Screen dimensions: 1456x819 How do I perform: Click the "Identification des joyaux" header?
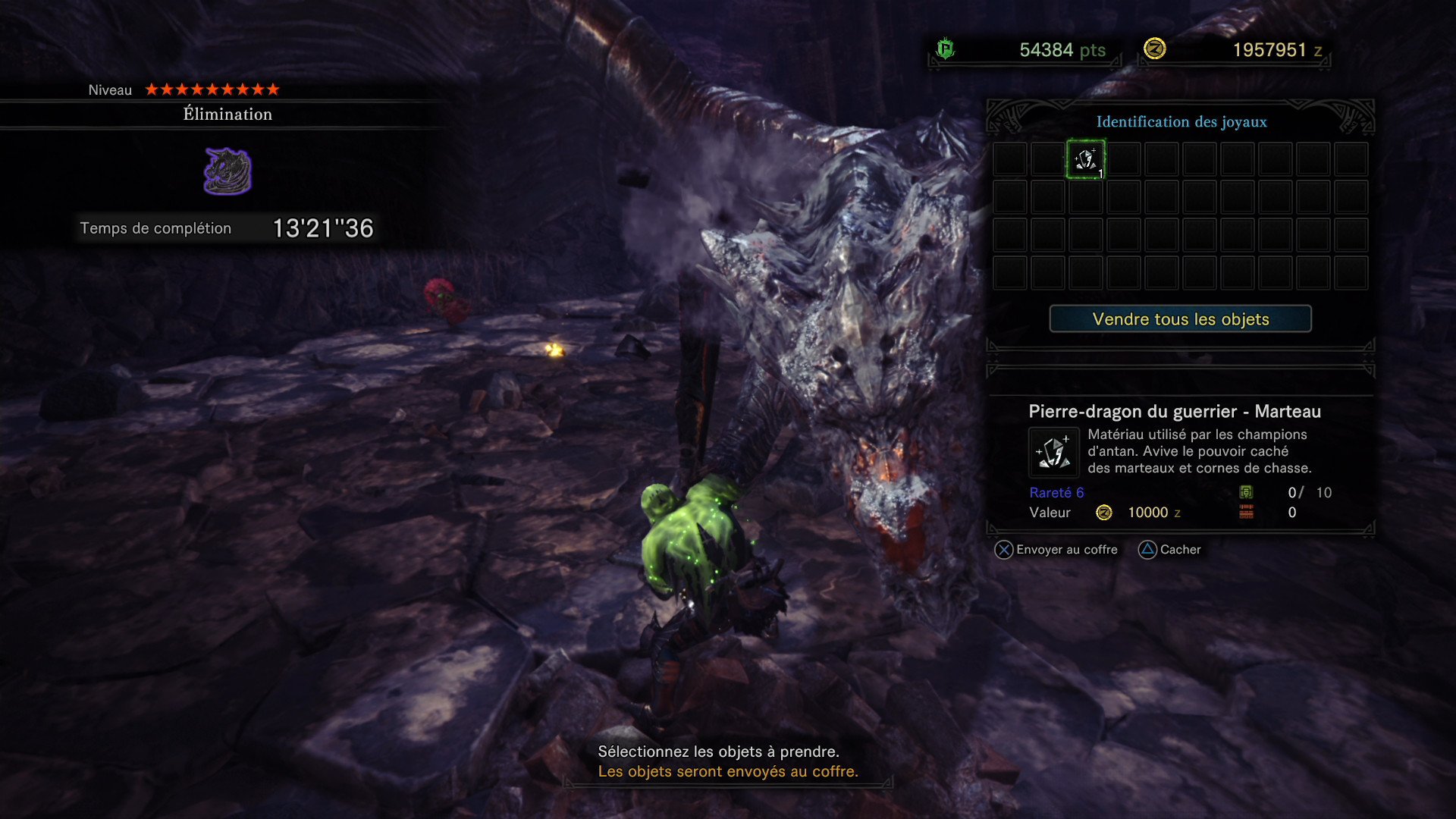pos(1180,121)
